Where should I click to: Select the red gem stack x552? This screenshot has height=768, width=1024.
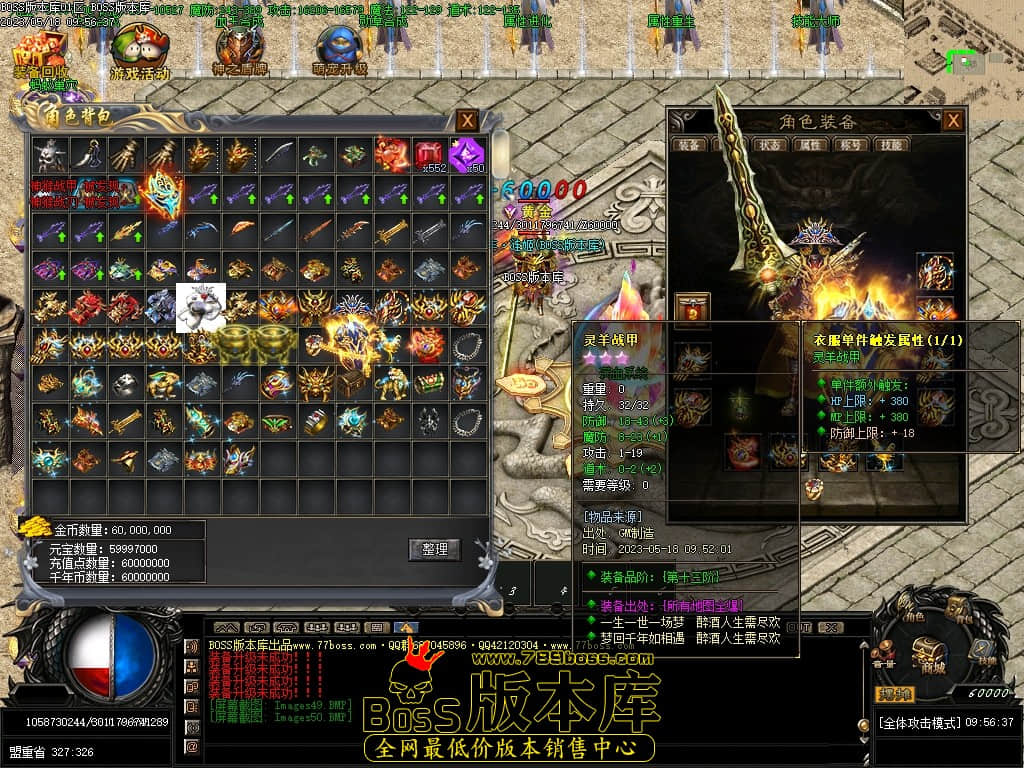click(430, 155)
